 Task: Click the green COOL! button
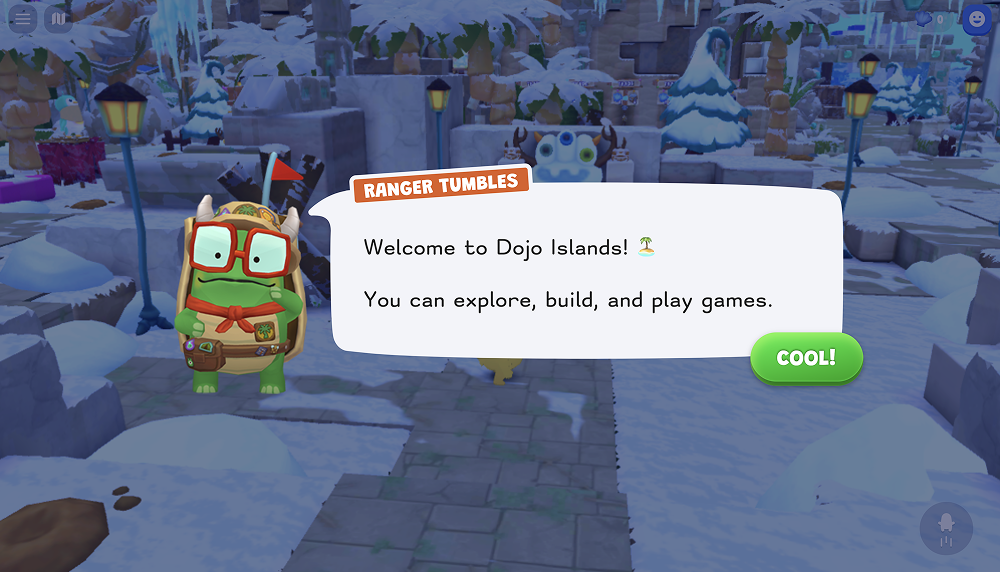pyautogui.click(x=806, y=358)
